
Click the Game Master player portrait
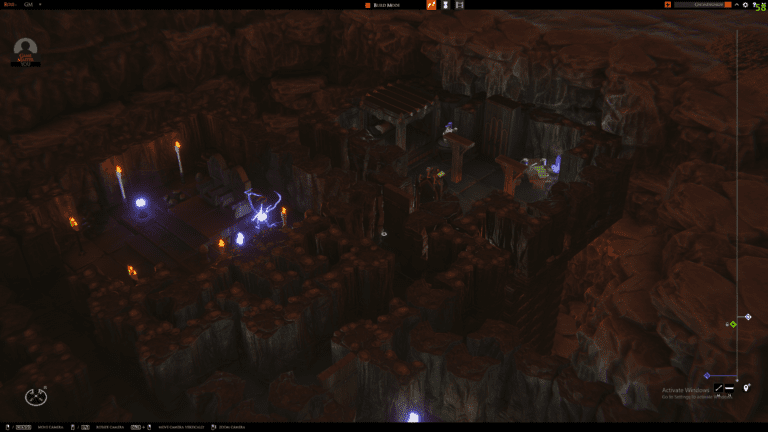pyautogui.click(x=26, y=50)
